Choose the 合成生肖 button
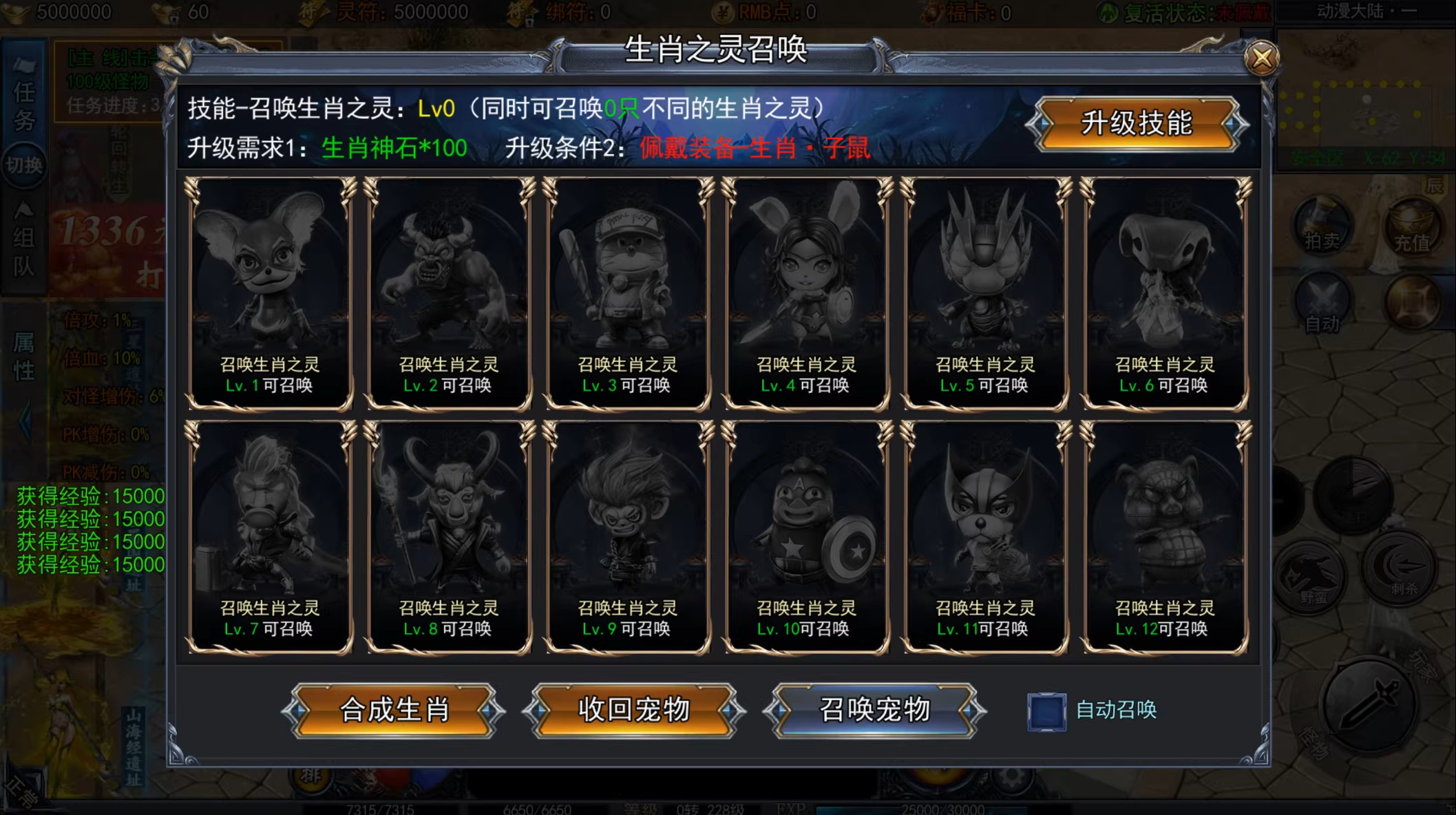The width and height of the screenshot is (1456, 815). coord(394,710)
